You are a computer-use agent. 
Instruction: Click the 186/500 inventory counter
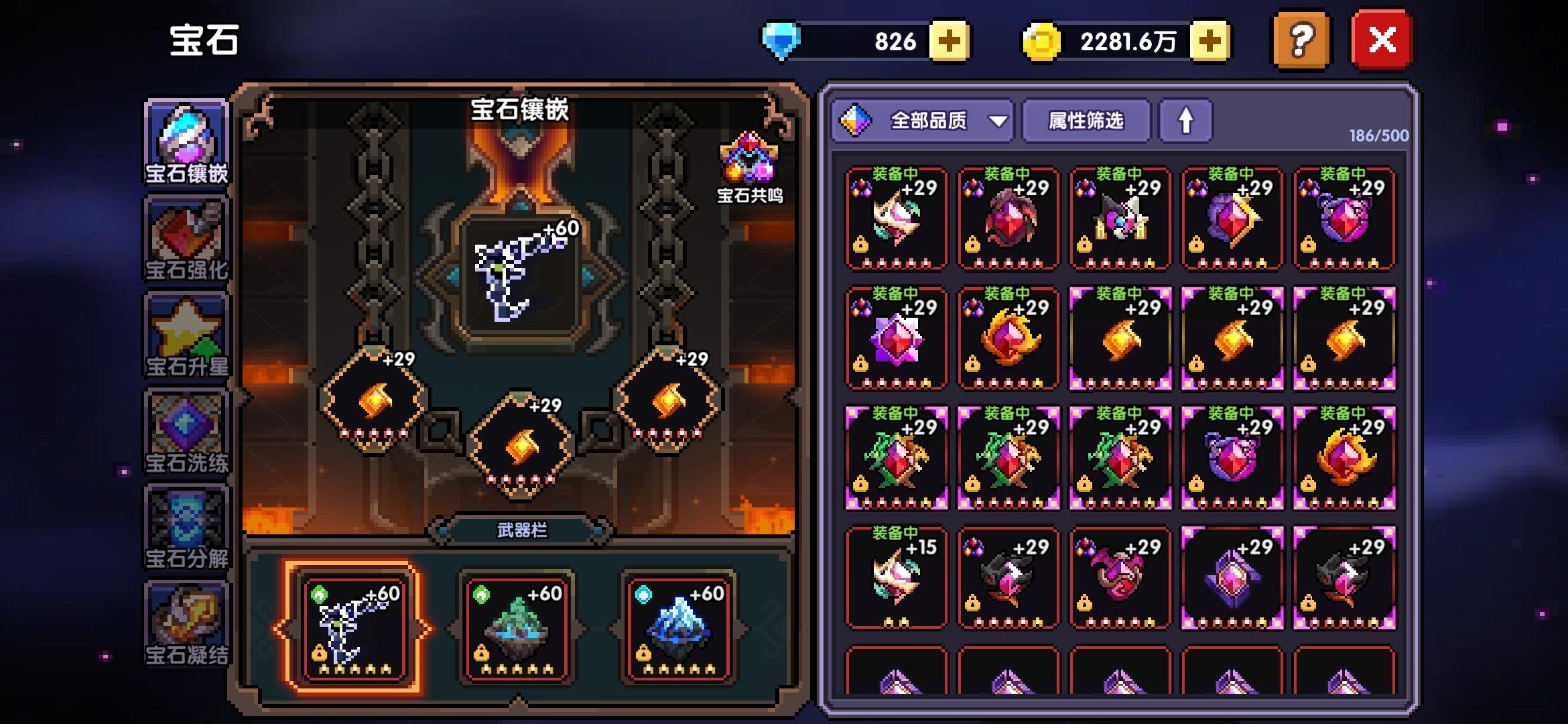tap(1380, 134)
